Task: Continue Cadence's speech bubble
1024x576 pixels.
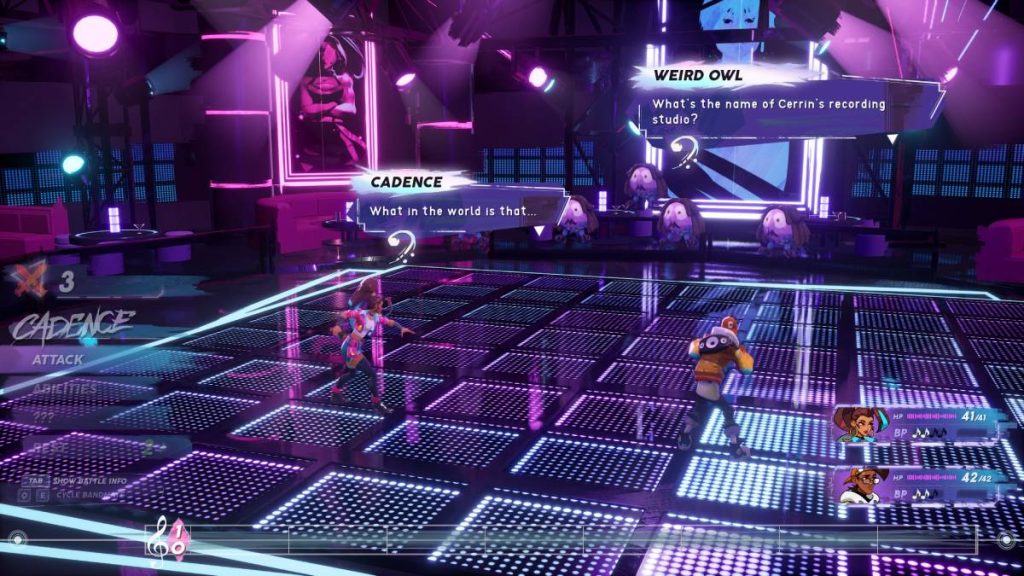Action: [539, 230]
